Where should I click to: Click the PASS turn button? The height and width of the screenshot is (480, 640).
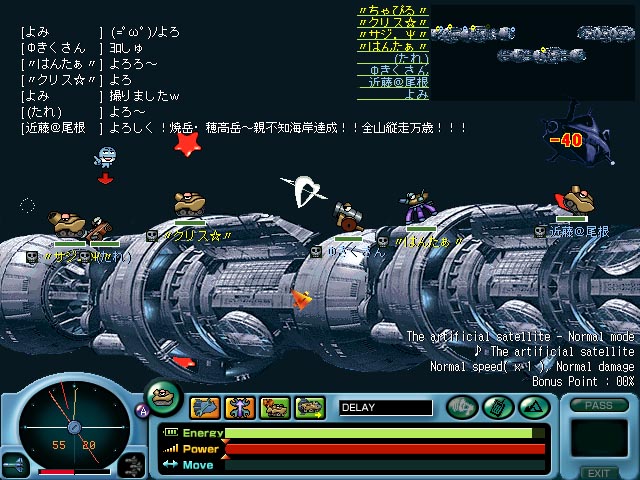click(x=598, y=405)
